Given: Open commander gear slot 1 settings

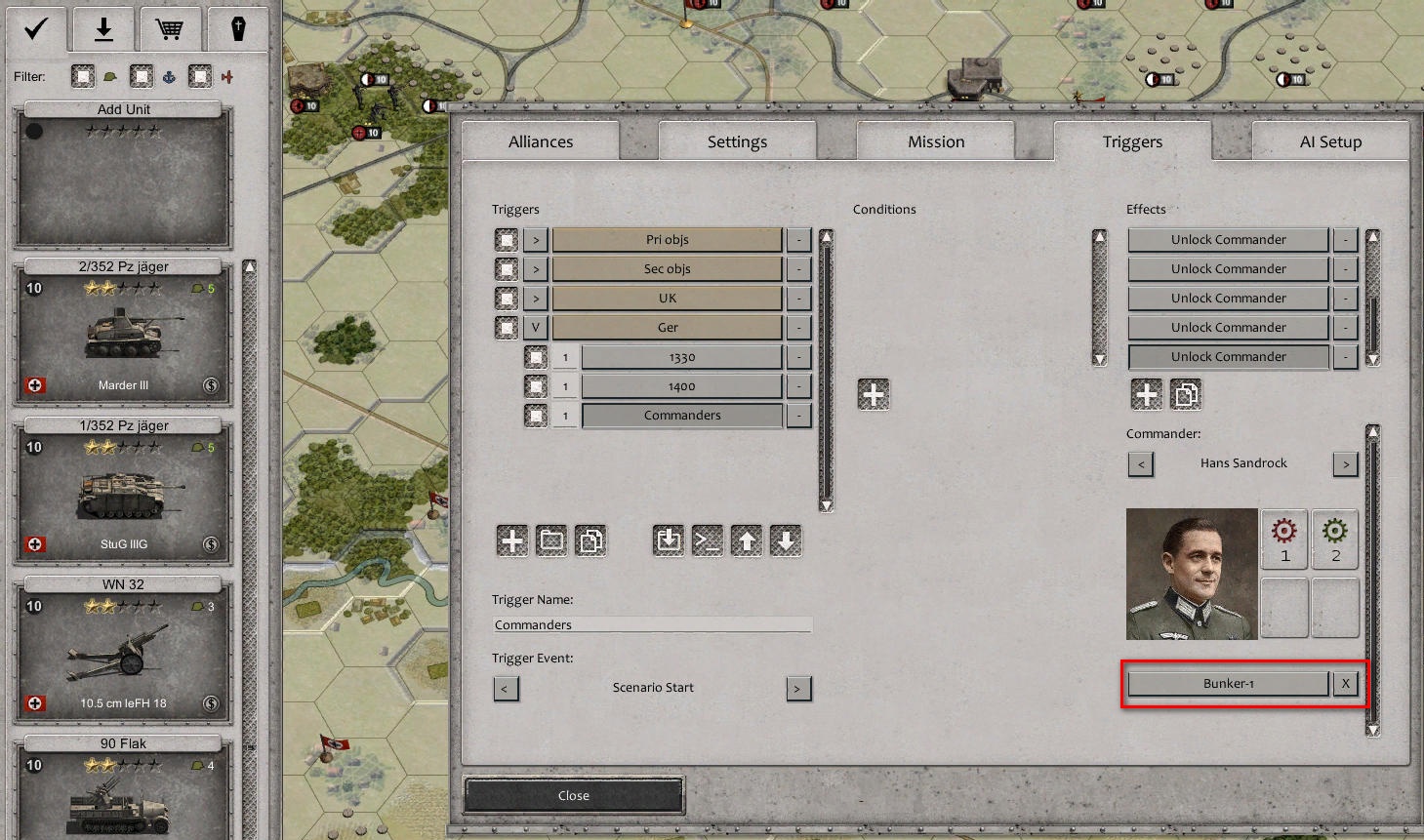Looking at the screenshot, I should [x=1283, y=539].
